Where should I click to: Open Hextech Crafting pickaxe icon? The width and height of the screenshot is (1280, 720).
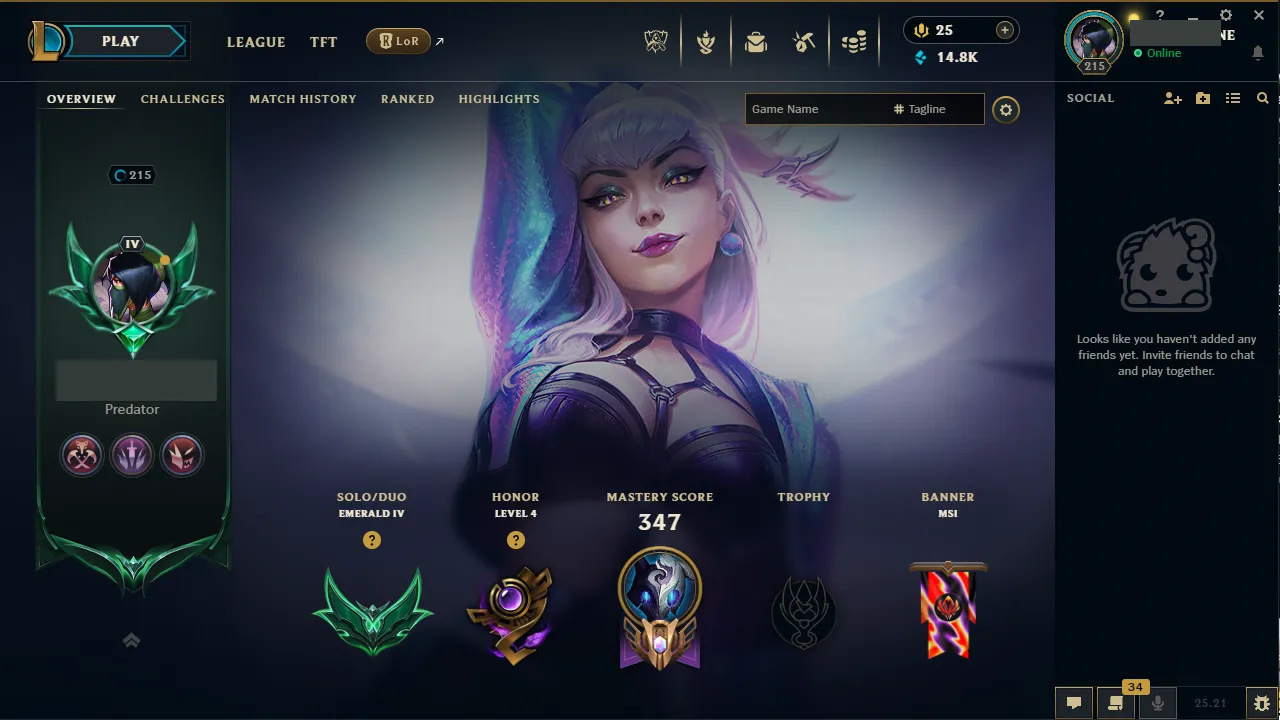805,41
